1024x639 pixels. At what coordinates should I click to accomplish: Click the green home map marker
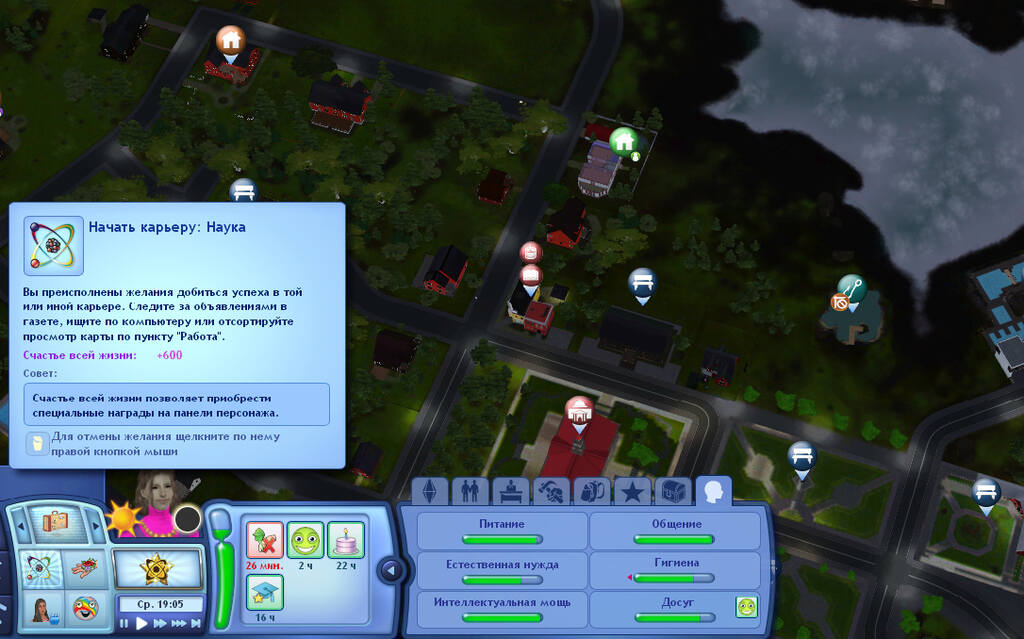pyautogui.click(x=624, y=142)
